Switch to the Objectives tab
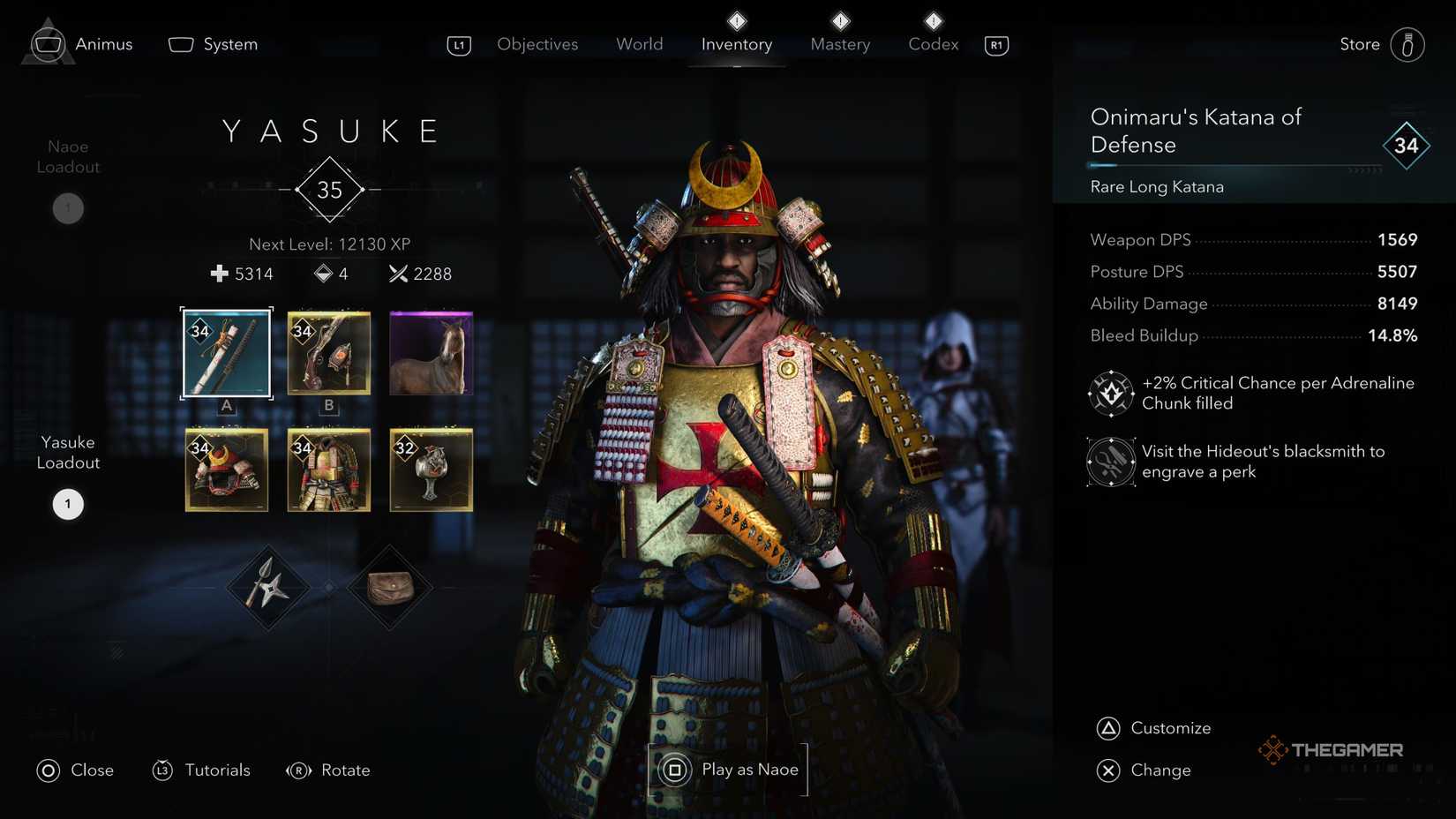 click(x=537, y=43)
